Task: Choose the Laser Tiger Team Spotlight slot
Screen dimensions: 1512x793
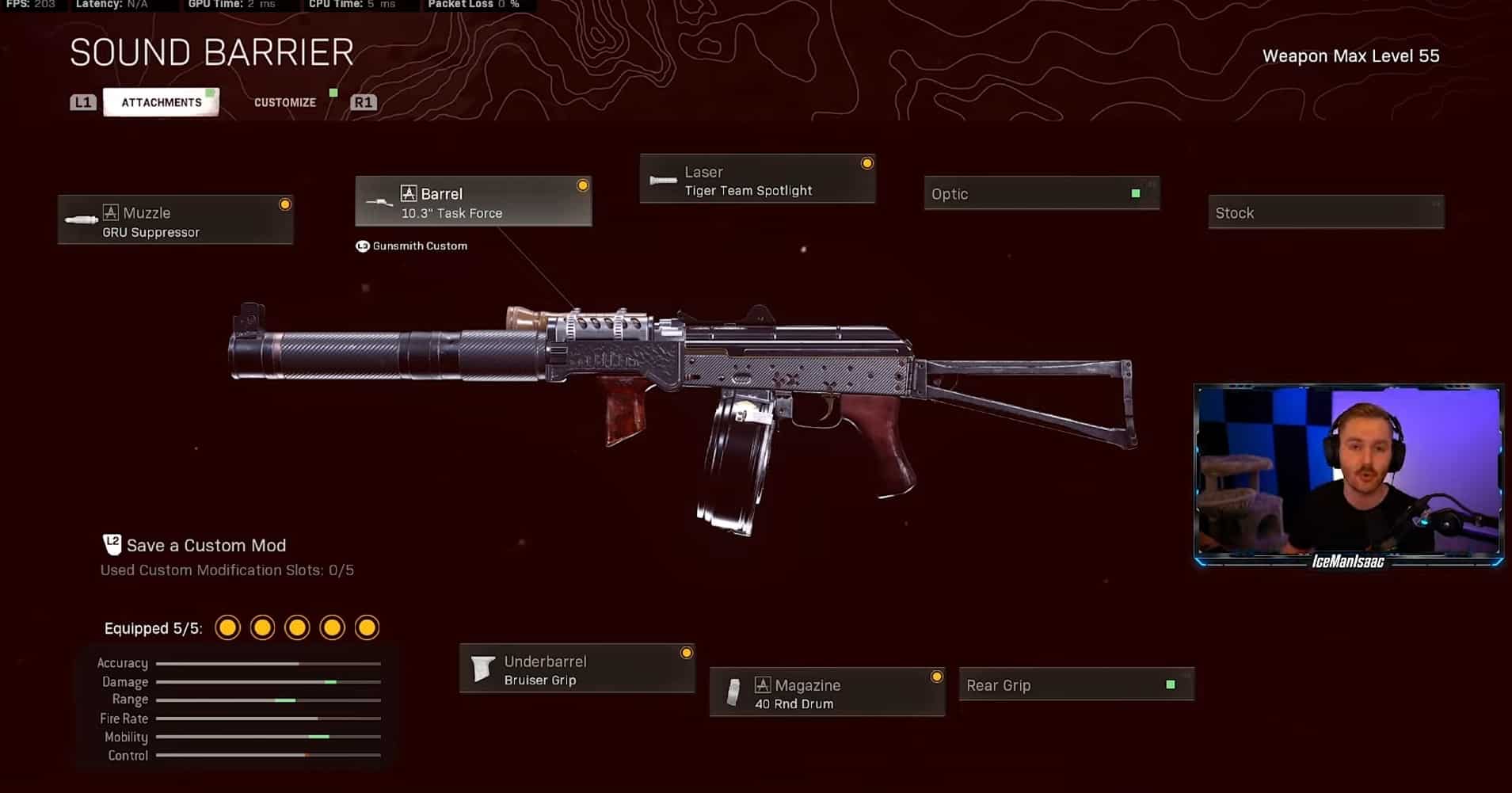Action: (x=757, y=180)
